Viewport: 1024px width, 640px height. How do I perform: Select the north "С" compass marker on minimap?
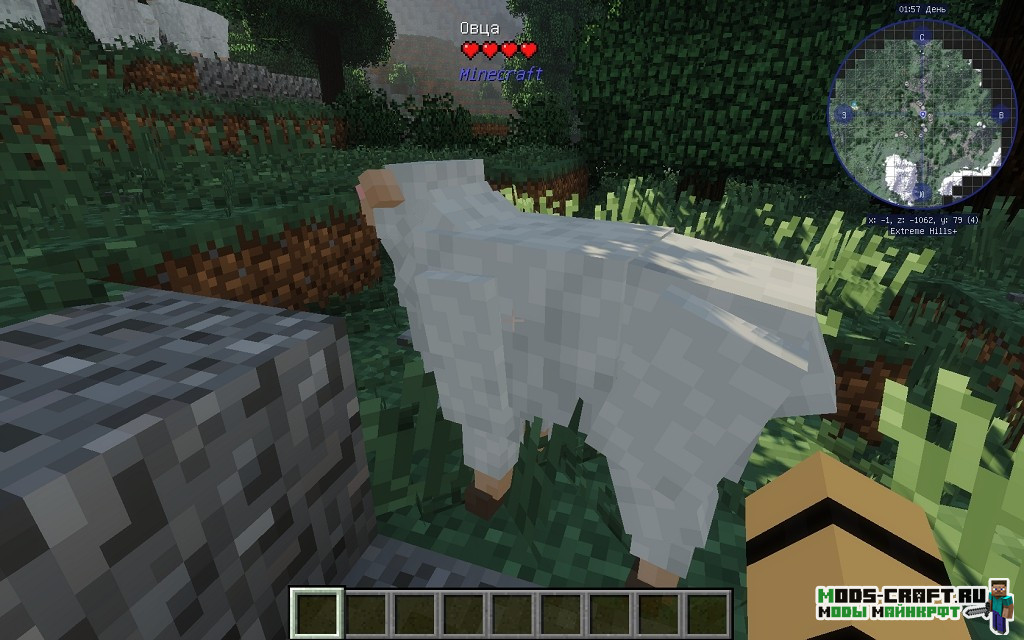(x=921, y=37)
